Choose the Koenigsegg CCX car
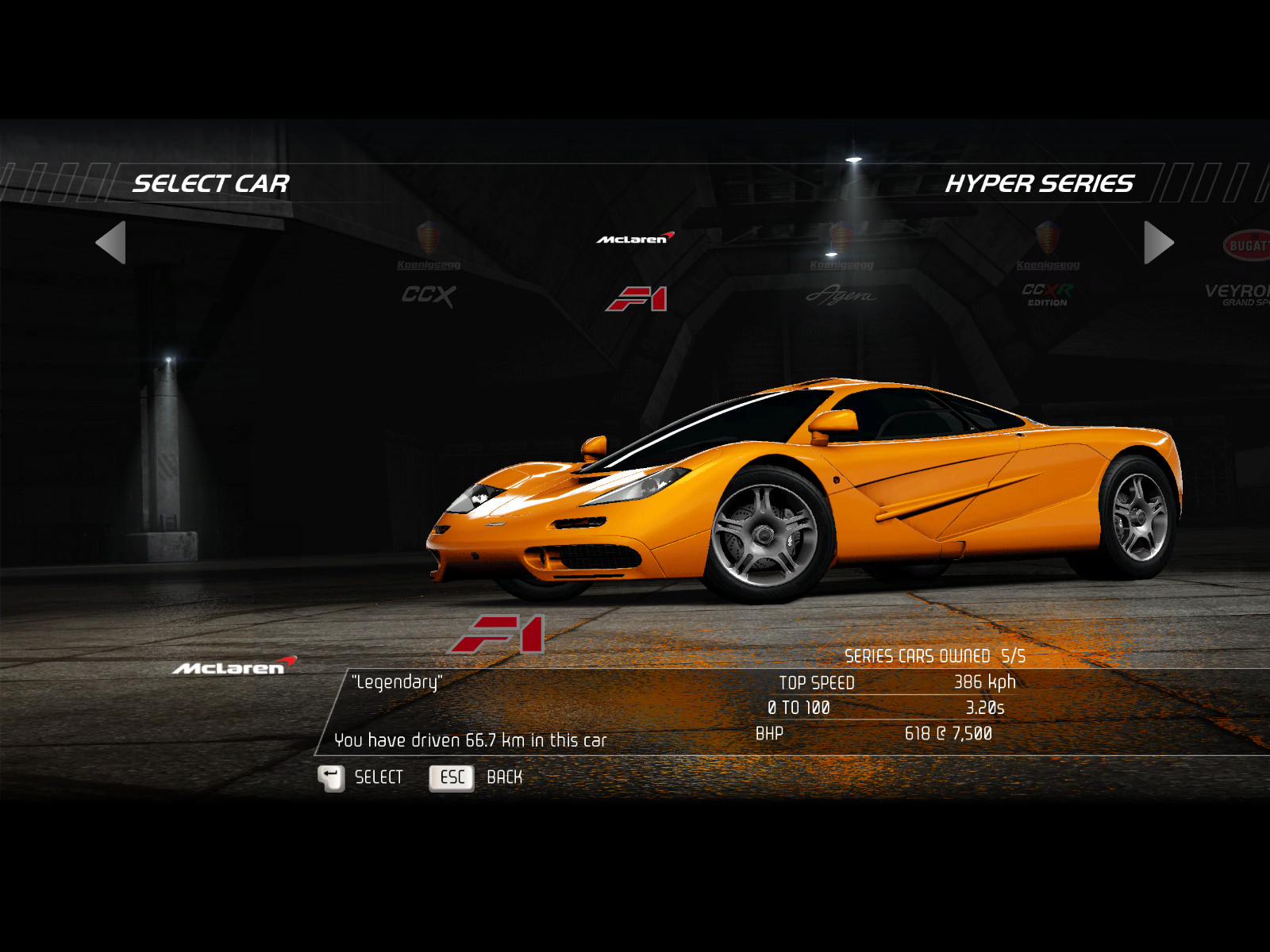 (429, 270)
